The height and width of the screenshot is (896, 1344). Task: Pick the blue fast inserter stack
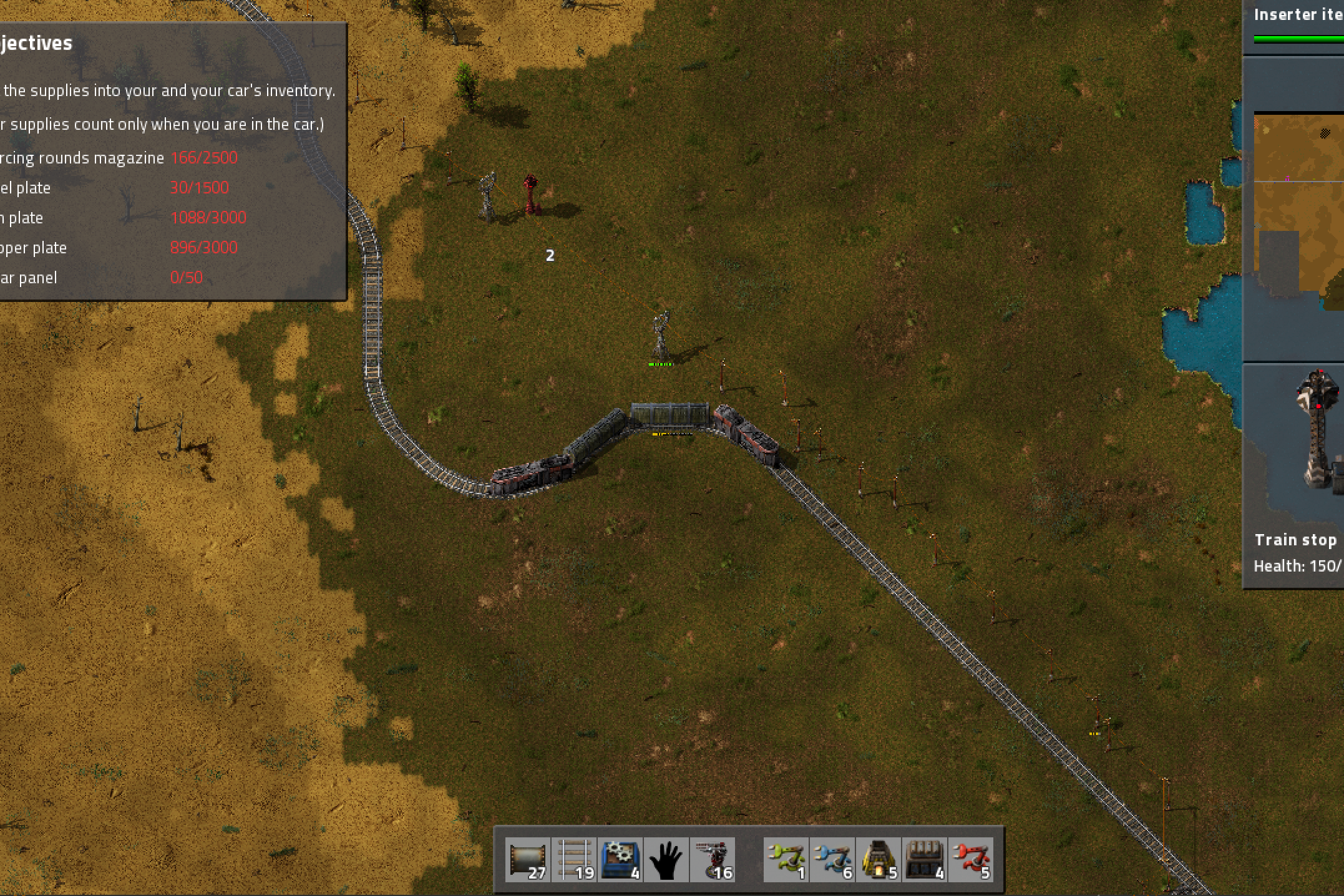pyautogui.click(x=833, y=860)
